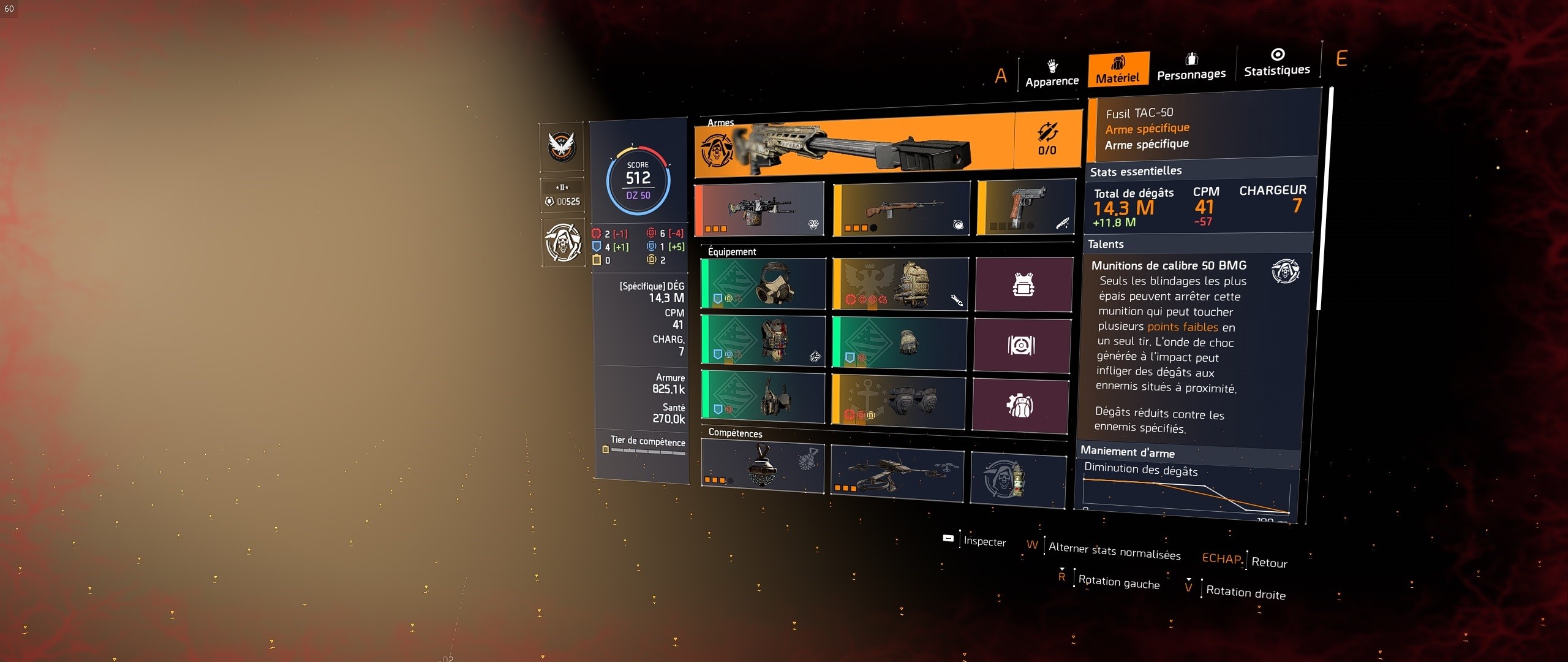Open the purple vest icon slot

click(1023, 284)
